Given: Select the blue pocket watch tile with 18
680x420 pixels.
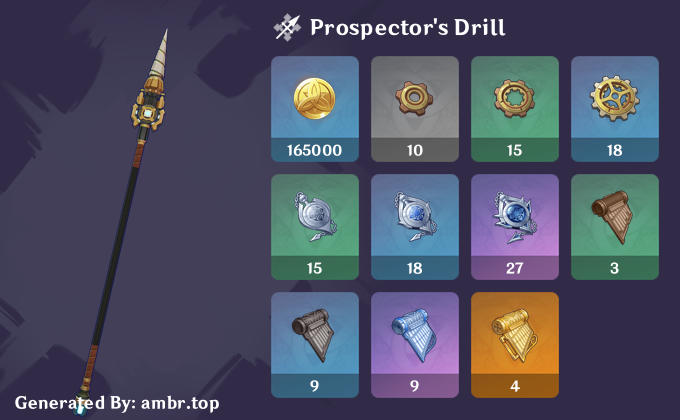Looking at the screenshot, I should (415, 226).
